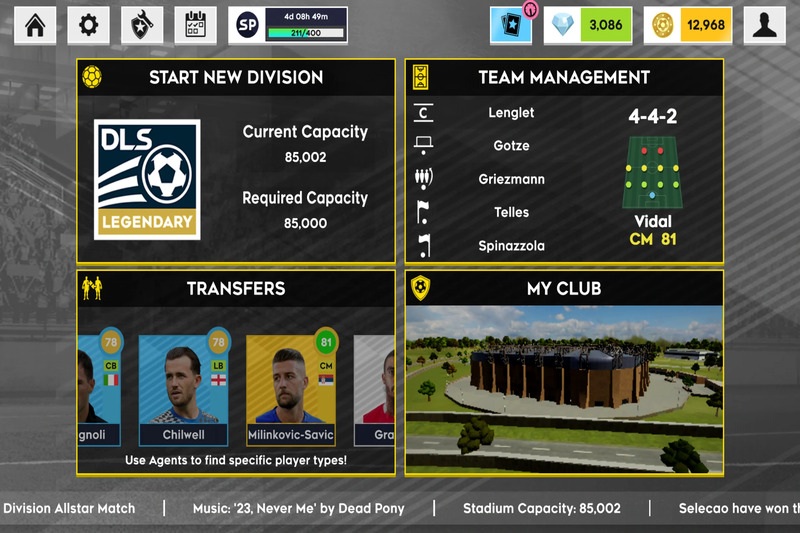View the 4-4-2 formation diagram

(x=652, y=170)
